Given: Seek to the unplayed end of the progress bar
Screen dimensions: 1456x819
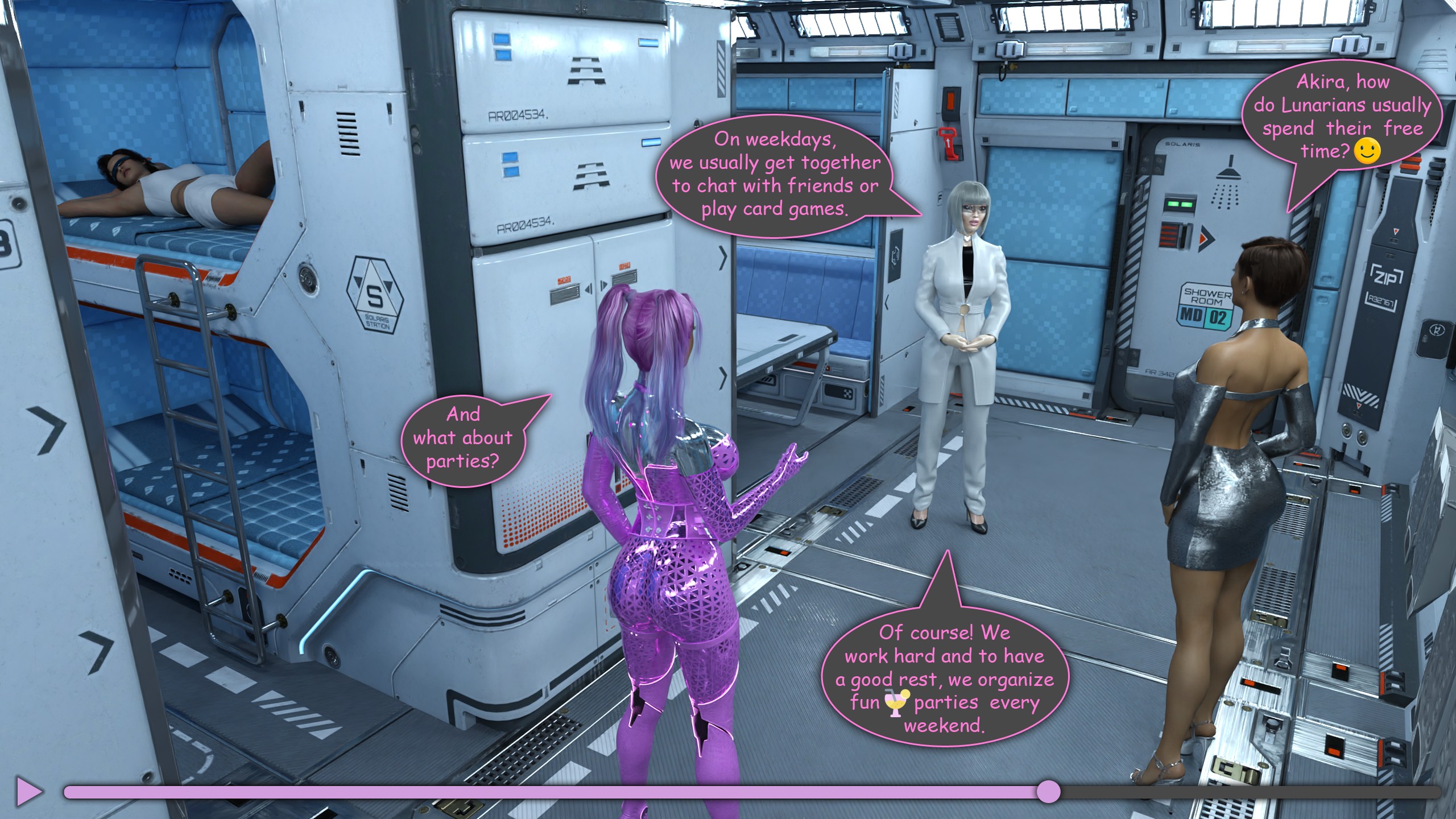Looking at the screenshot, I should [x=1437, y=792].
